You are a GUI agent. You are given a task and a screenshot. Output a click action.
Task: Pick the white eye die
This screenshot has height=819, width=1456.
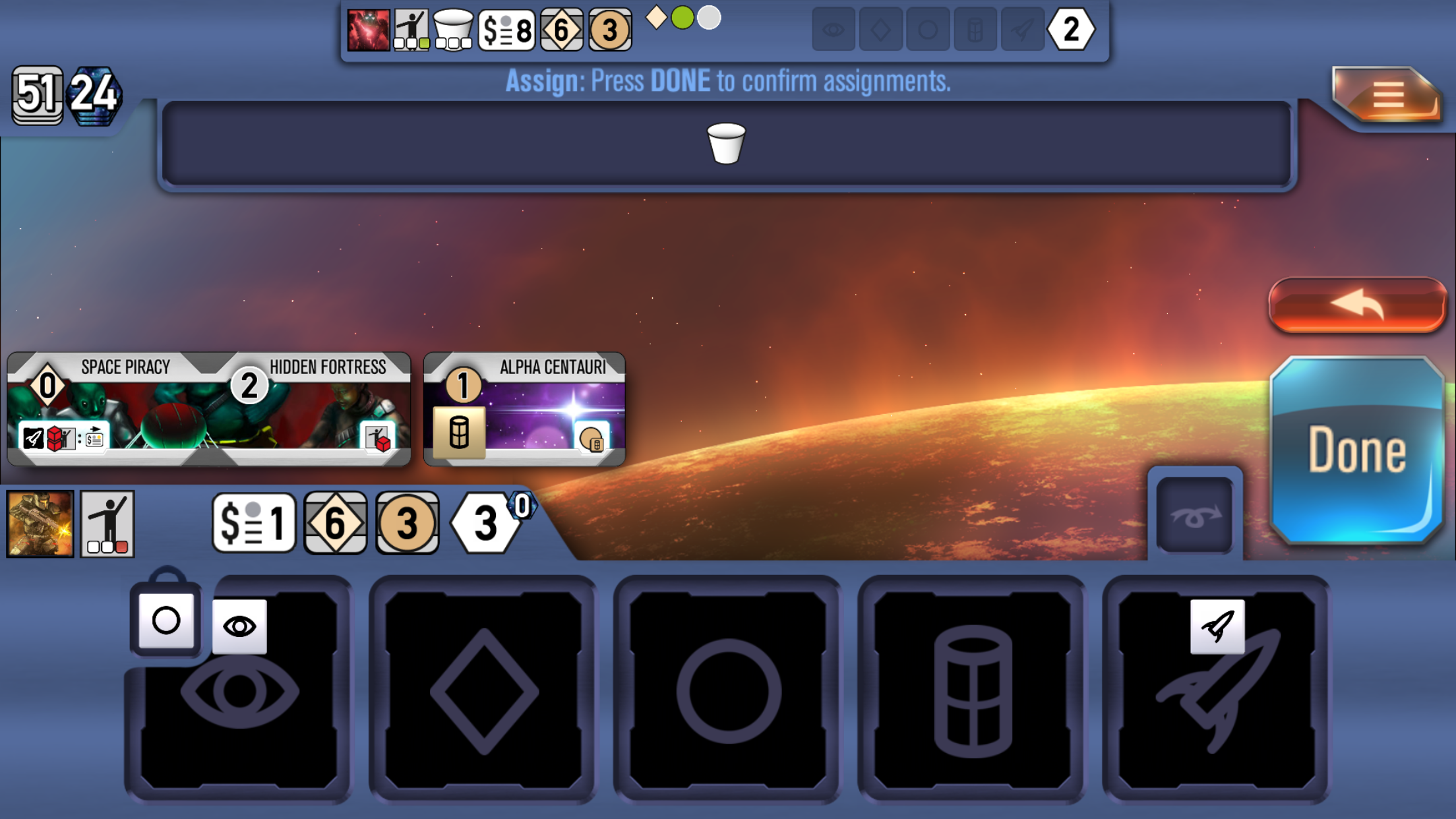[239, 626]
